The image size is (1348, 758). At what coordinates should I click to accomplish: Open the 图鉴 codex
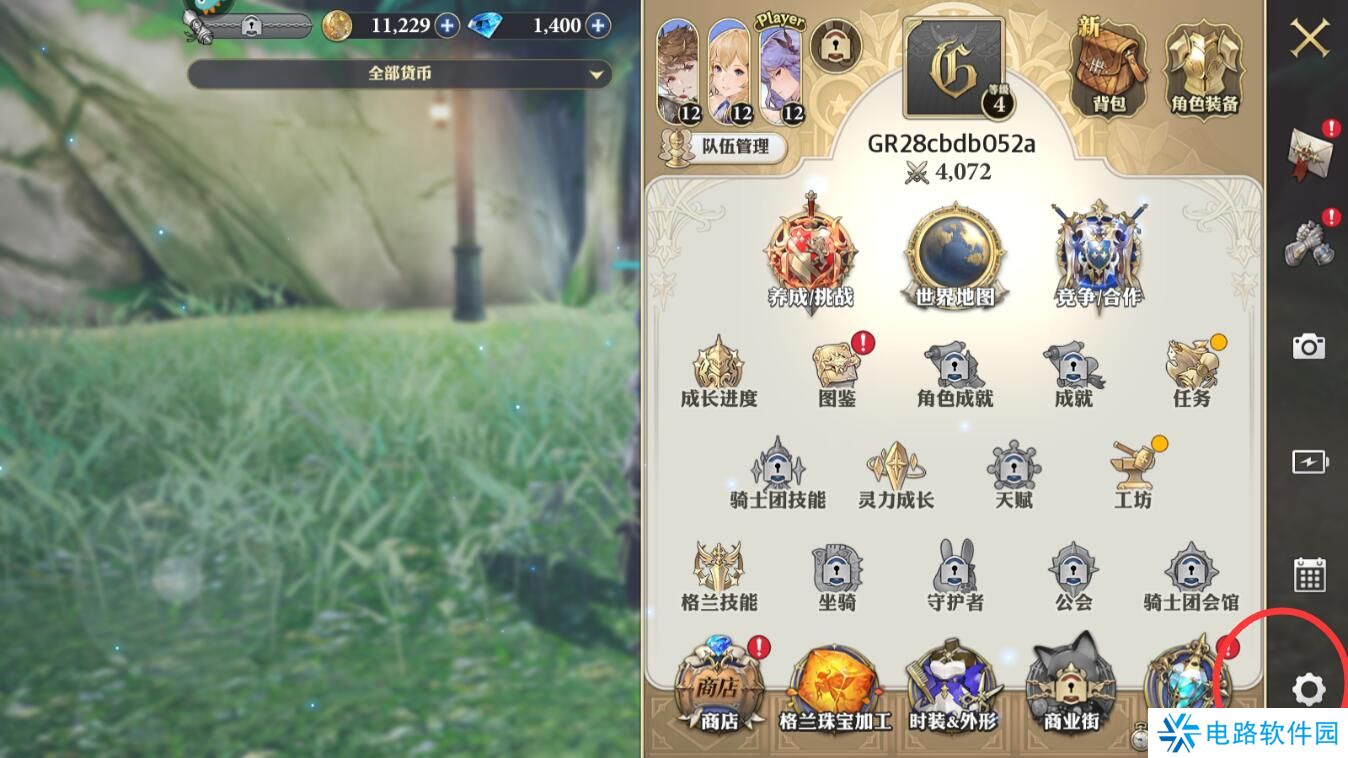(x=837, y=373)
